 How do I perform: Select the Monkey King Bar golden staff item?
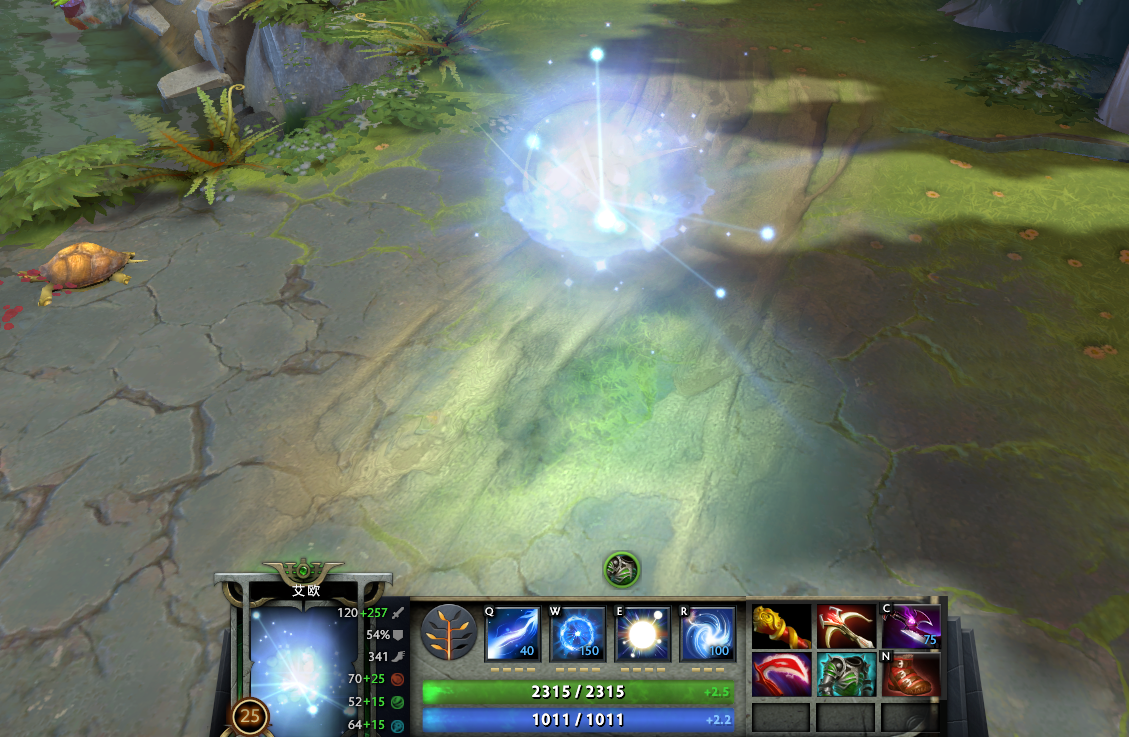click(781, 626)
